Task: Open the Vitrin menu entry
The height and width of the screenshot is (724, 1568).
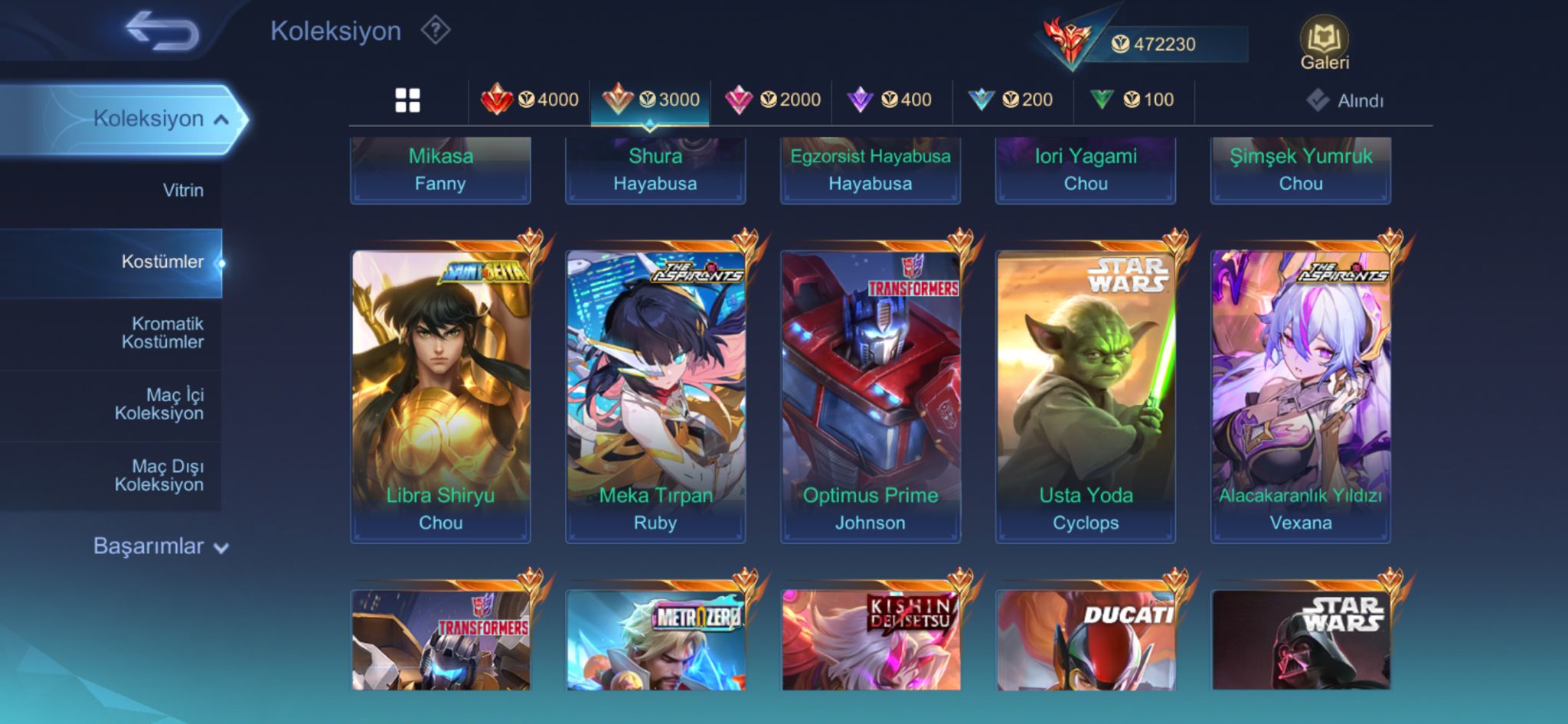Action: tap(182, 191)
